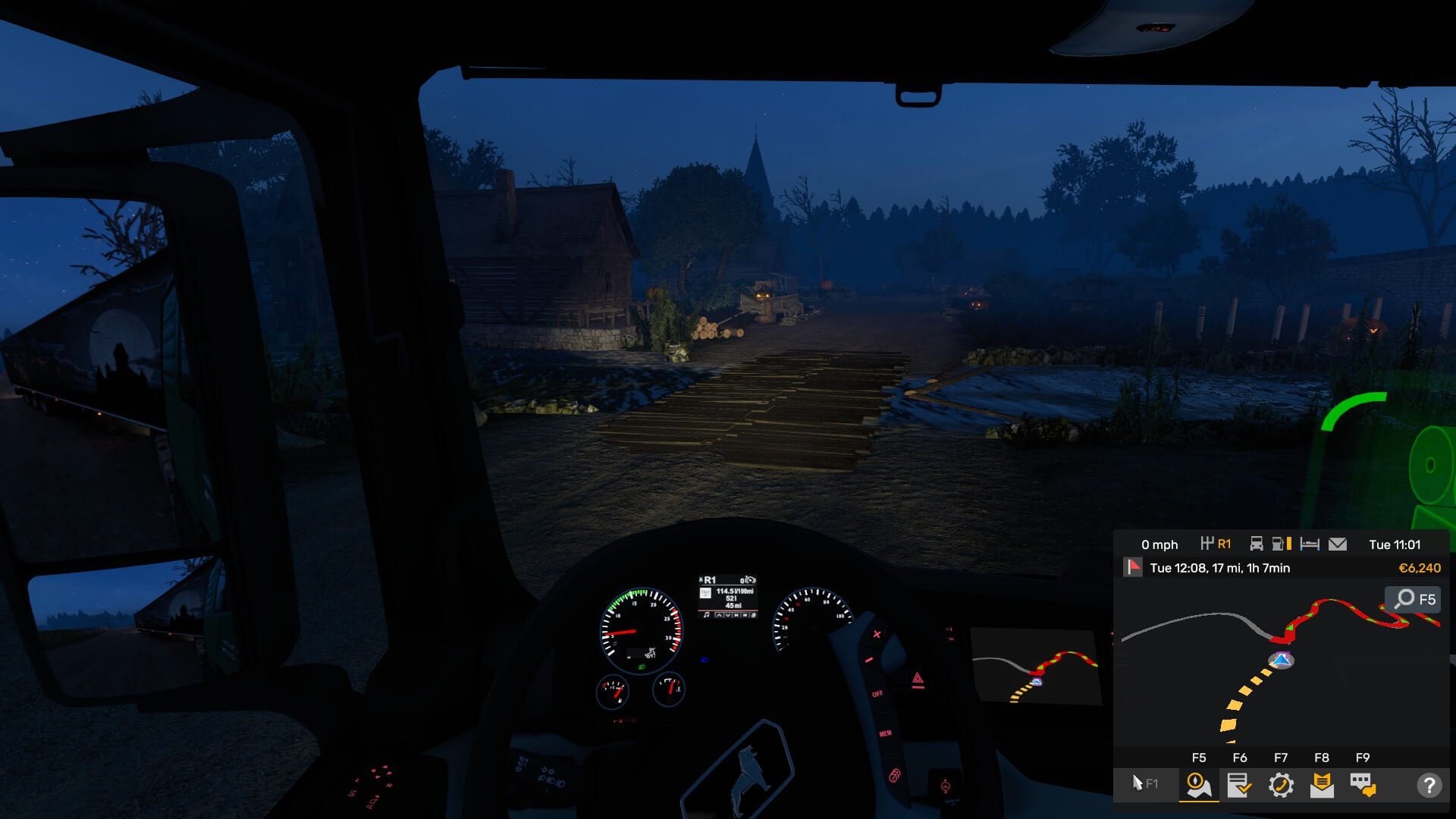
Task: Click the truck damage status icon
Action: click(1257, 544)
